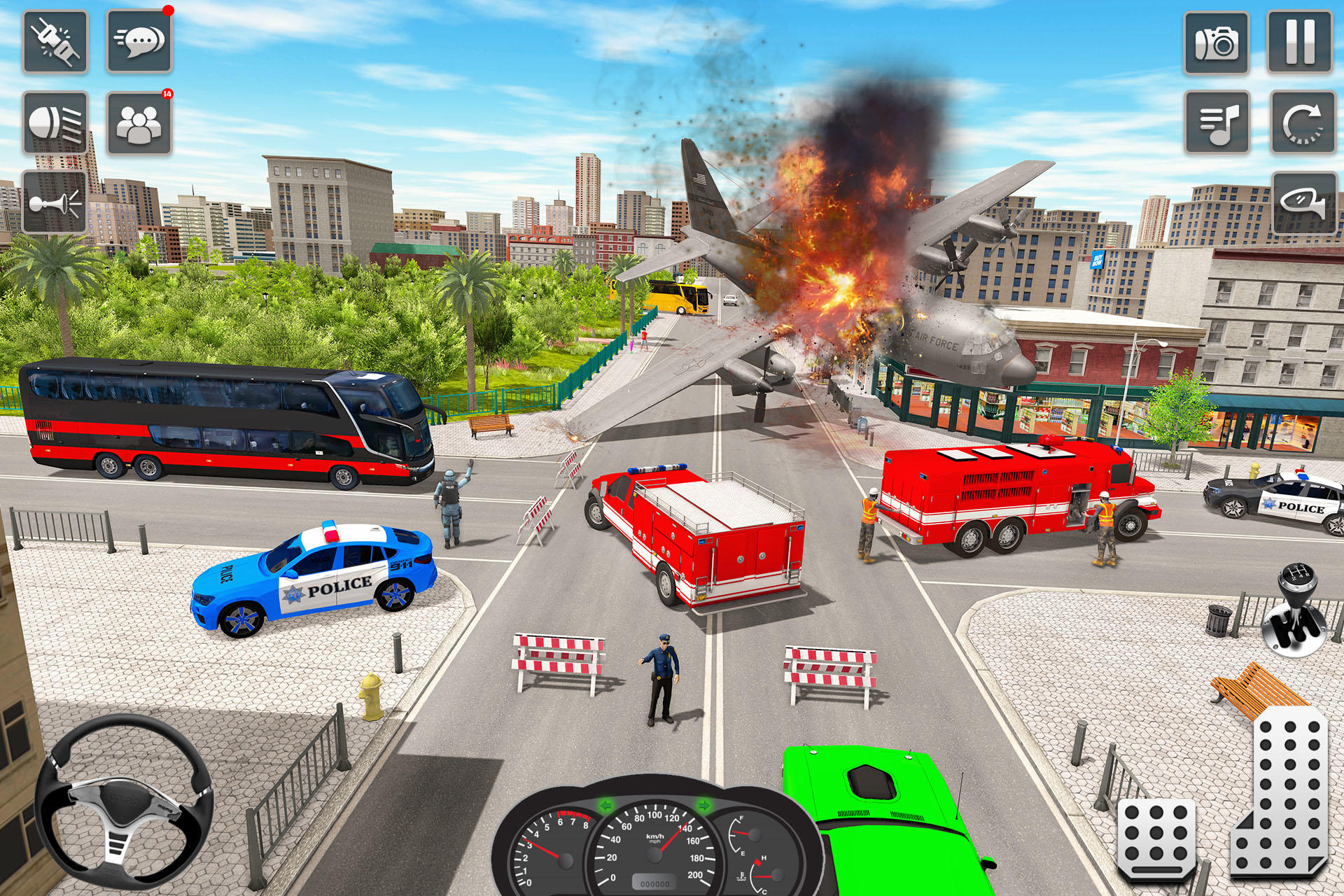Open the passengers list with 14 notifications
Screen dimensions: 1344x896
pyautogui.click(x=137, y=123)
